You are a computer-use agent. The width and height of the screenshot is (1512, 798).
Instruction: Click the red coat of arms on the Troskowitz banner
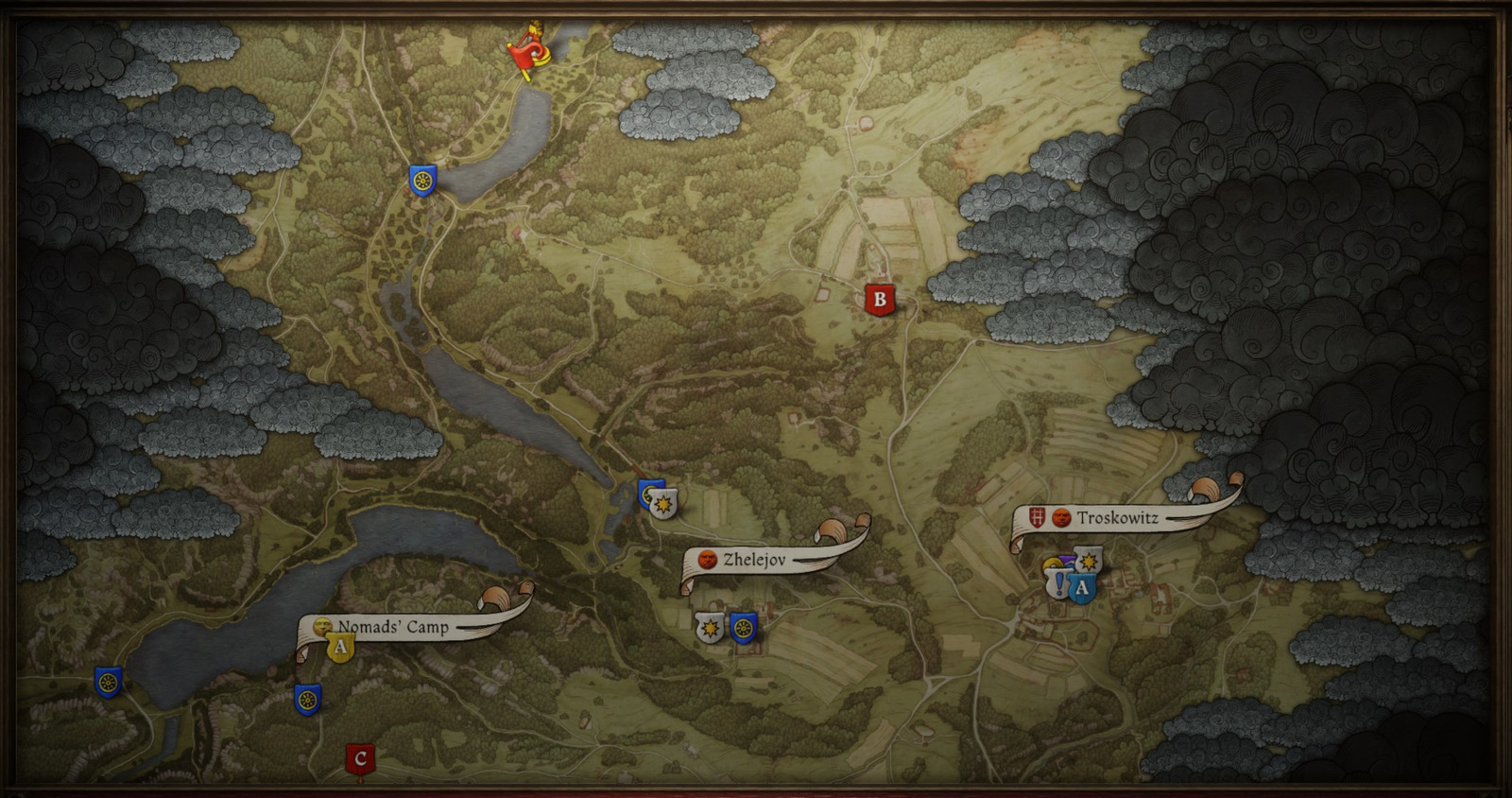coord(1037,517)
